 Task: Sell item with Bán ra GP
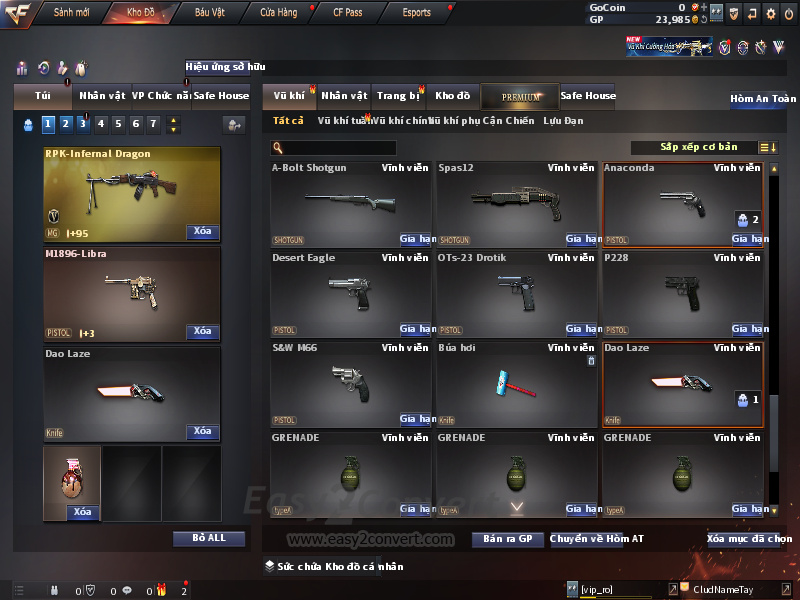click(507, 539)
